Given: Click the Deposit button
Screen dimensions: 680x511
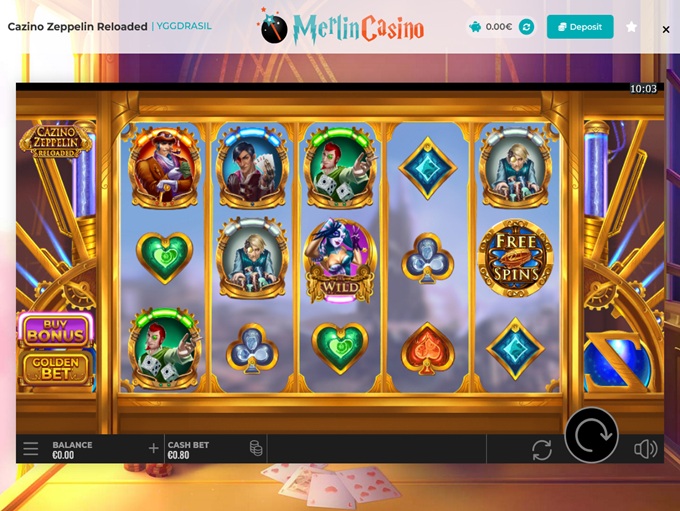Looking at the screenshot, I should (x=580, y=27).
